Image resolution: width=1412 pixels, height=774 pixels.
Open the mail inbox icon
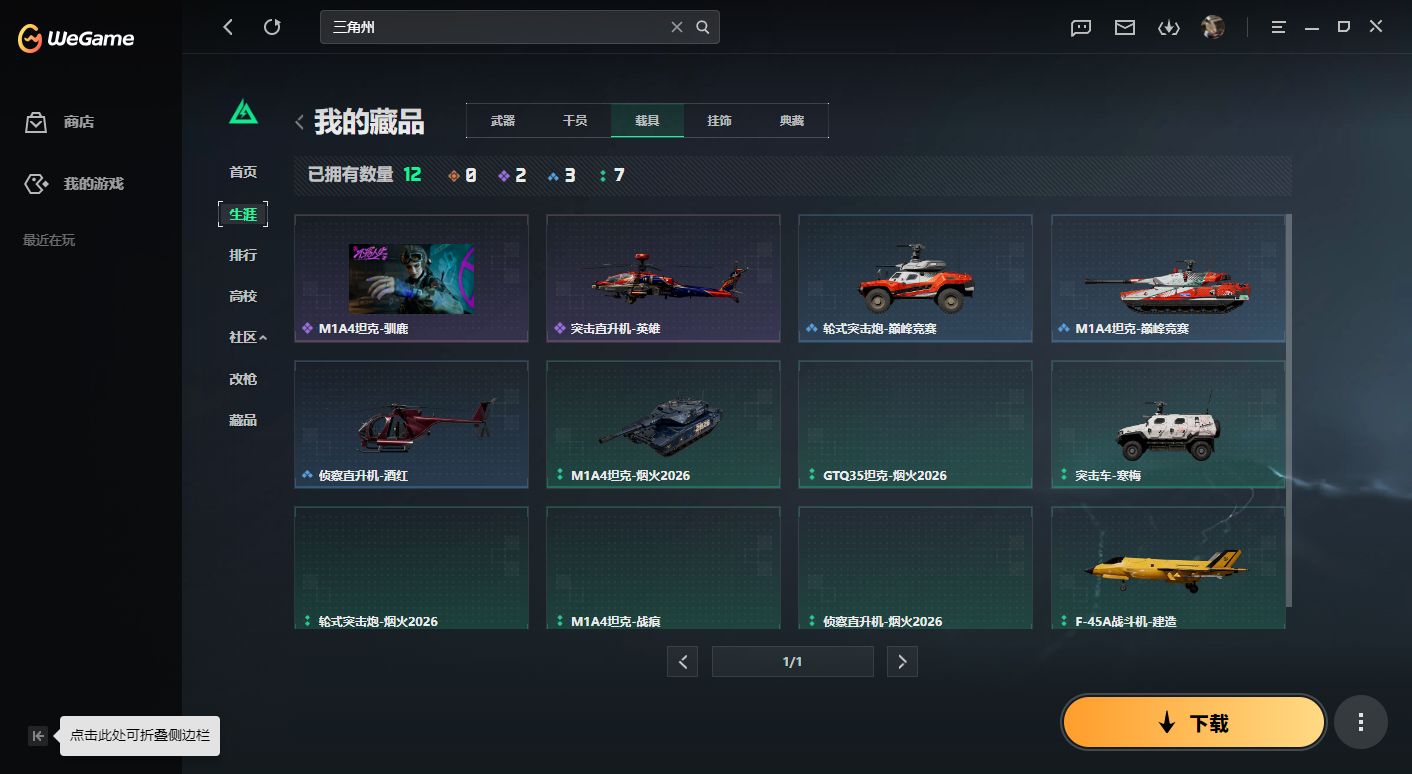(x=1124, y=27)
